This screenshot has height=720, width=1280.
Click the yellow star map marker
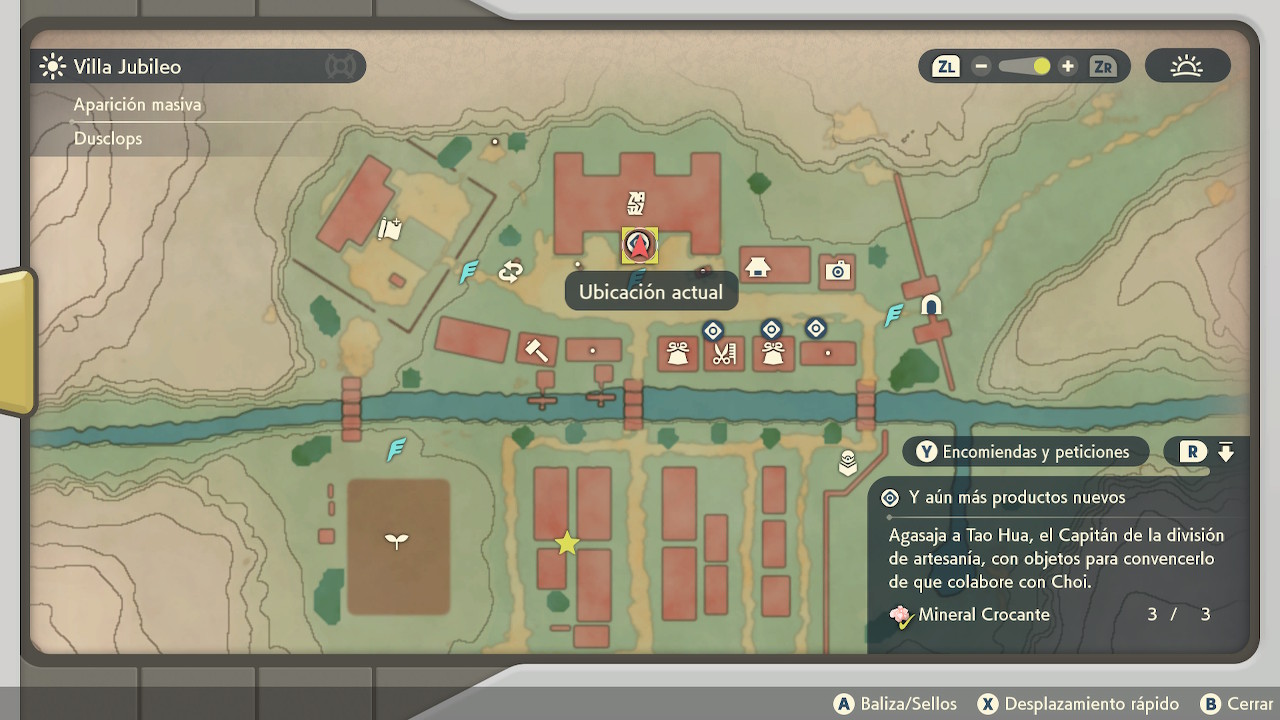(567, 543)
